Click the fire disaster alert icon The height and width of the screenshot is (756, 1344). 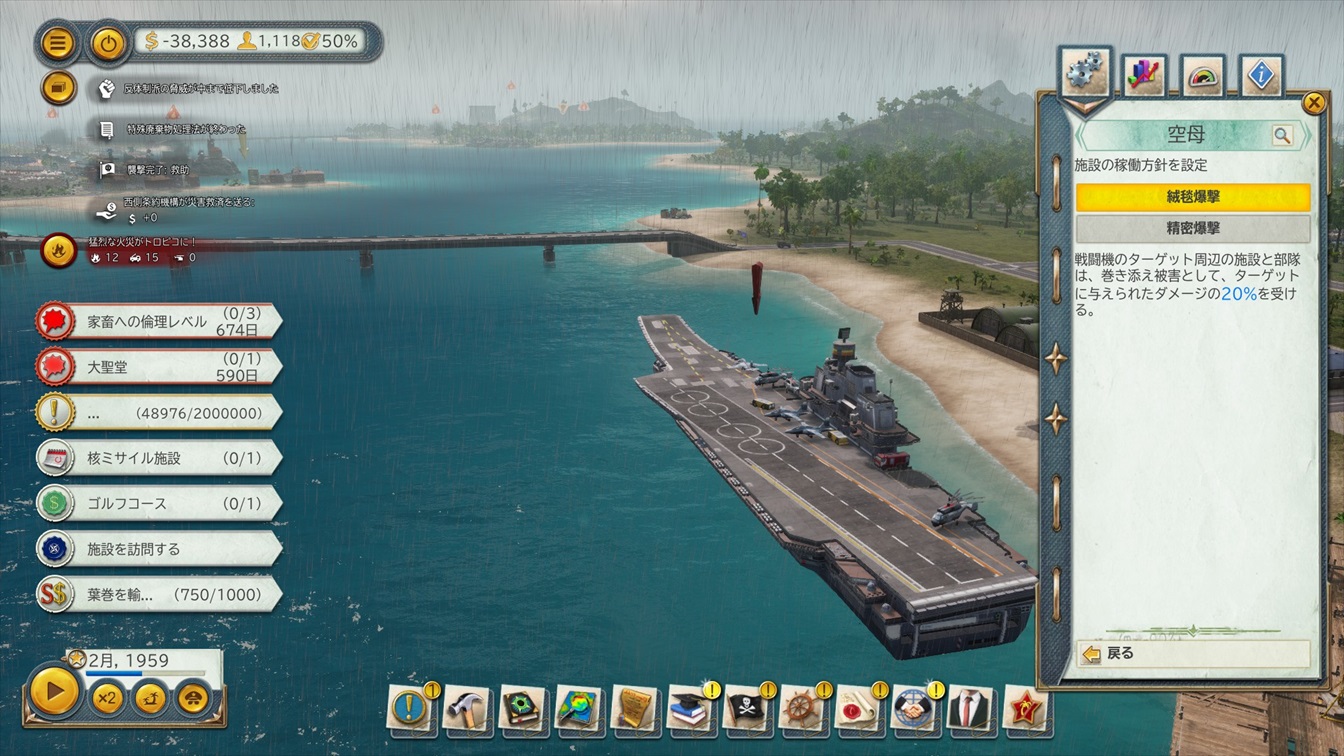[x=59, y=250]
